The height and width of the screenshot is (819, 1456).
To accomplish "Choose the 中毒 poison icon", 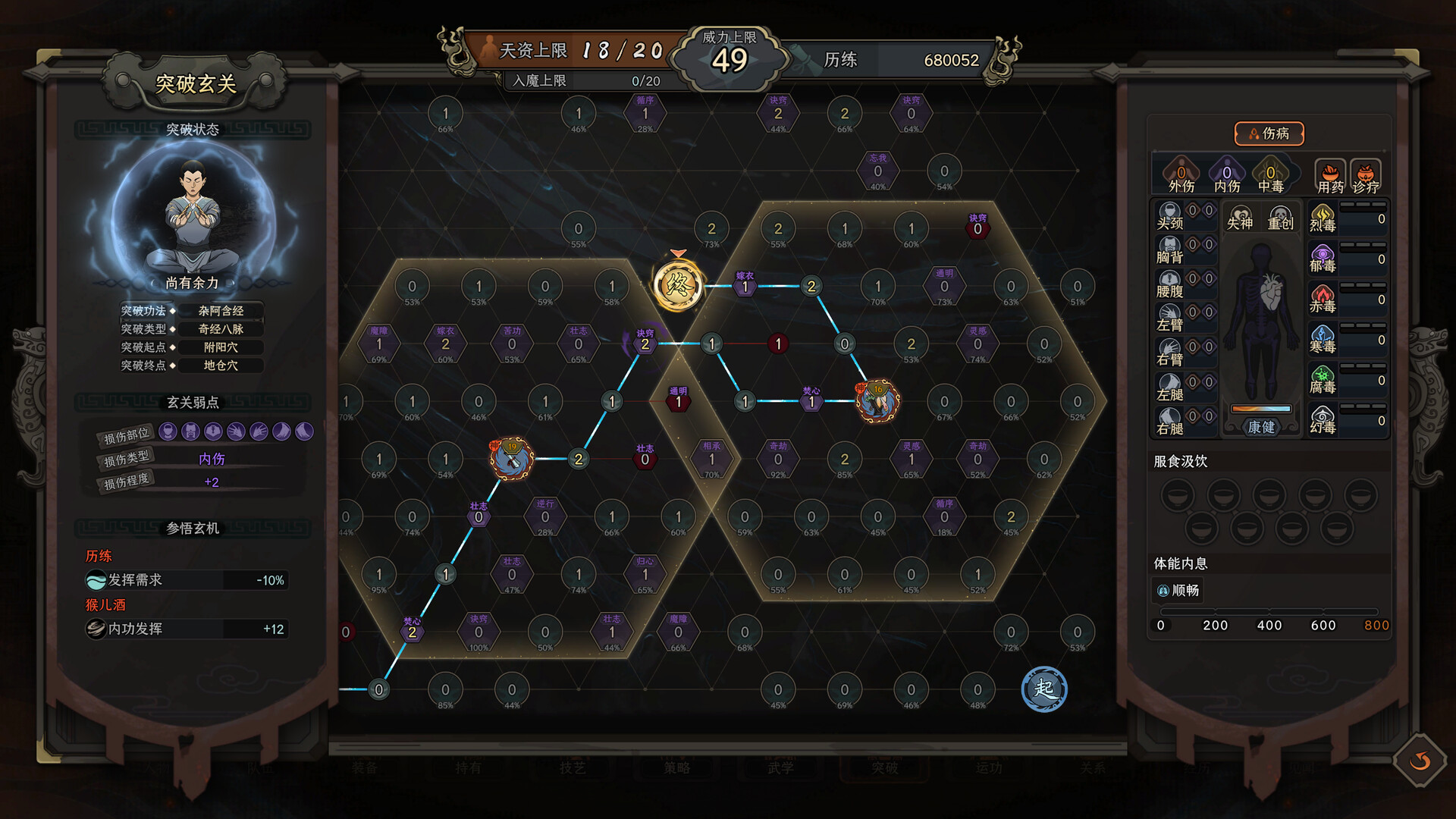I will pyautogui.click(x=1270, y=176).
